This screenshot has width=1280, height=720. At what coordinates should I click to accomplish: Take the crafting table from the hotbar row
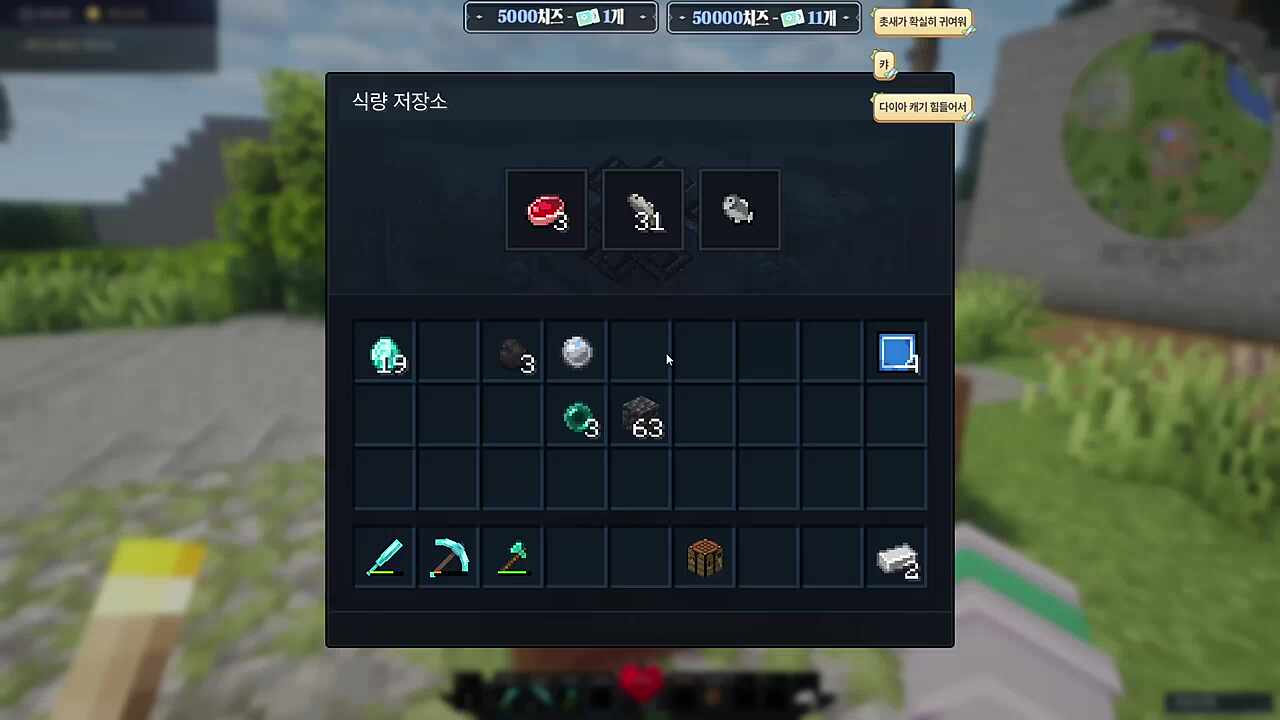(x=704, y=557)
